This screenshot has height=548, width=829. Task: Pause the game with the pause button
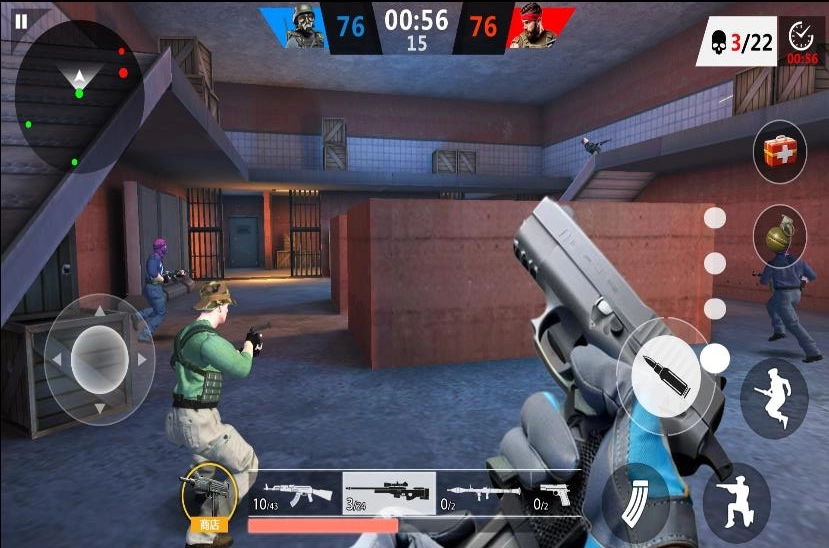[x=21, y=19]
